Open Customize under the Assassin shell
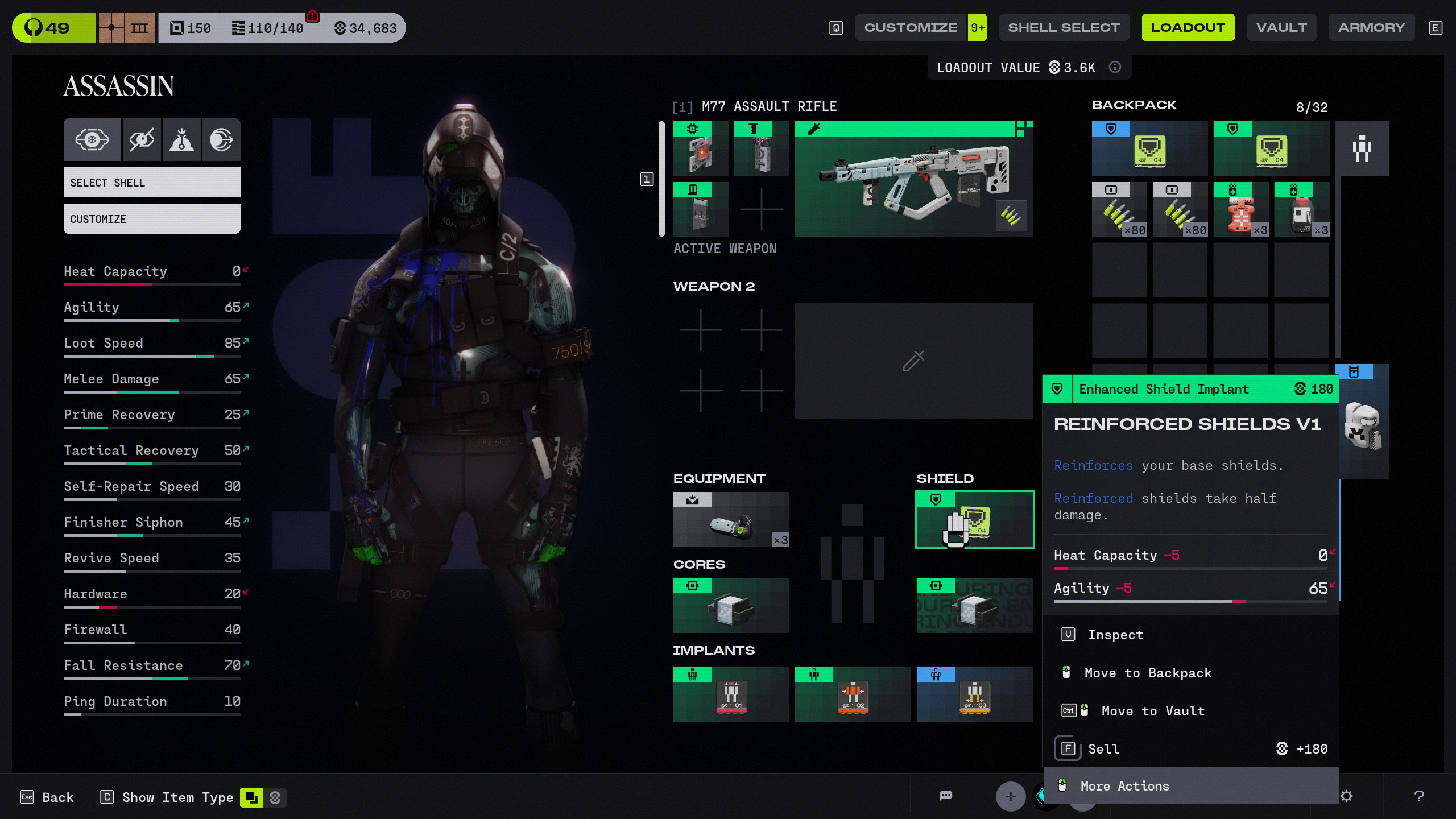 (x=152, y=219)
